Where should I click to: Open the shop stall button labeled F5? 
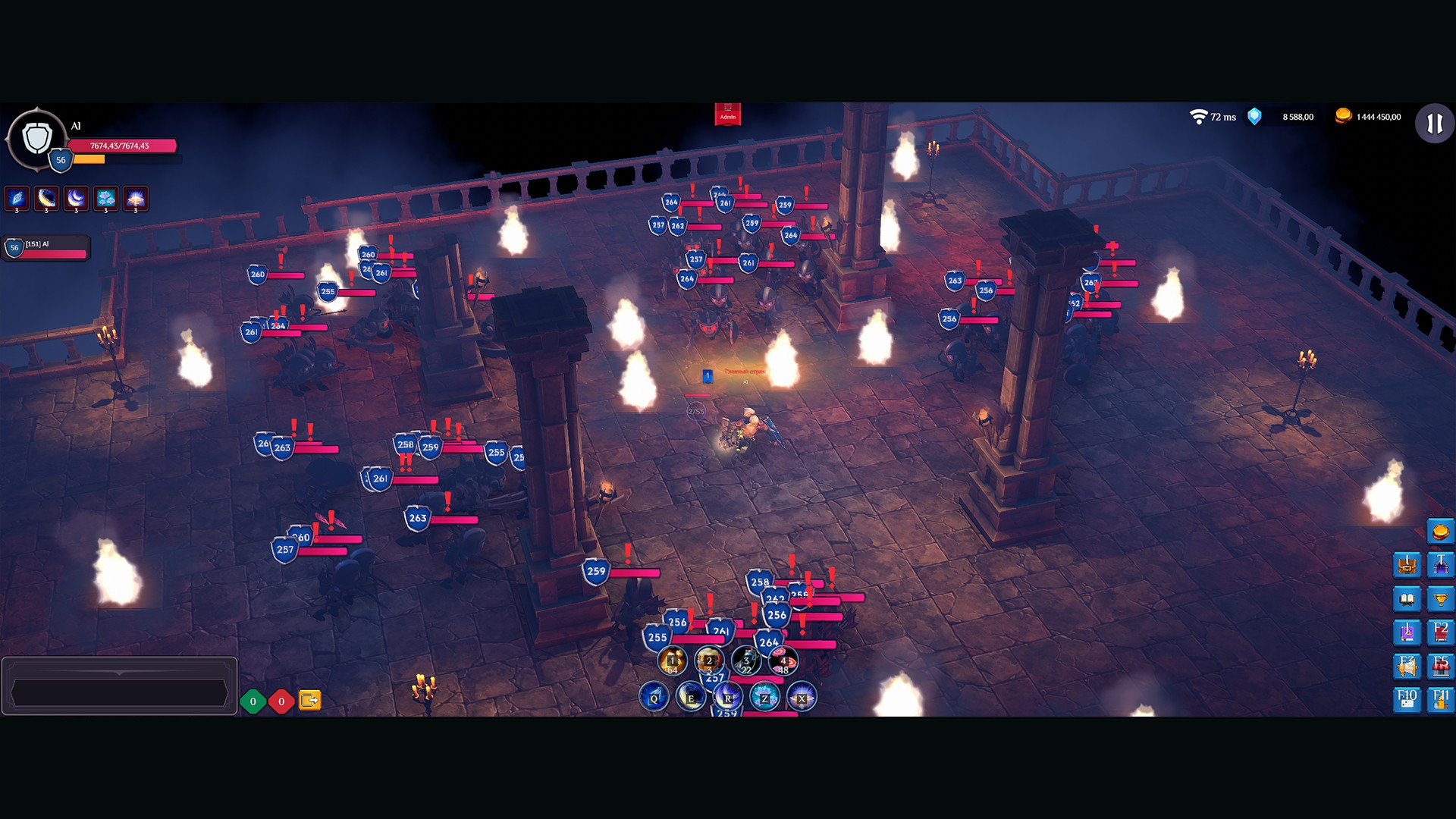[x=1440, y=666]
